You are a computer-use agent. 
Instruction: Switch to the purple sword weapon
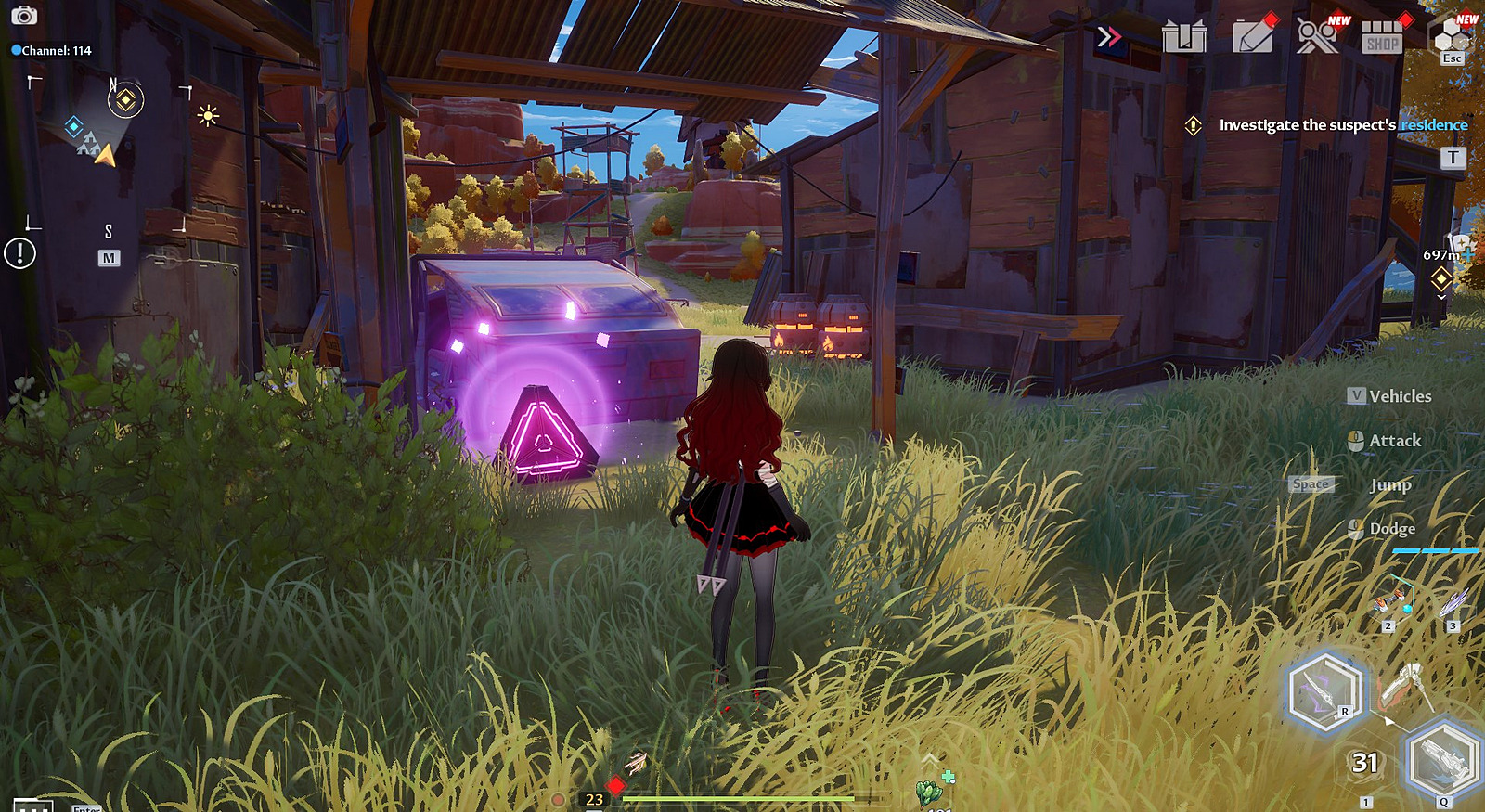click(x=1324, y=691)
